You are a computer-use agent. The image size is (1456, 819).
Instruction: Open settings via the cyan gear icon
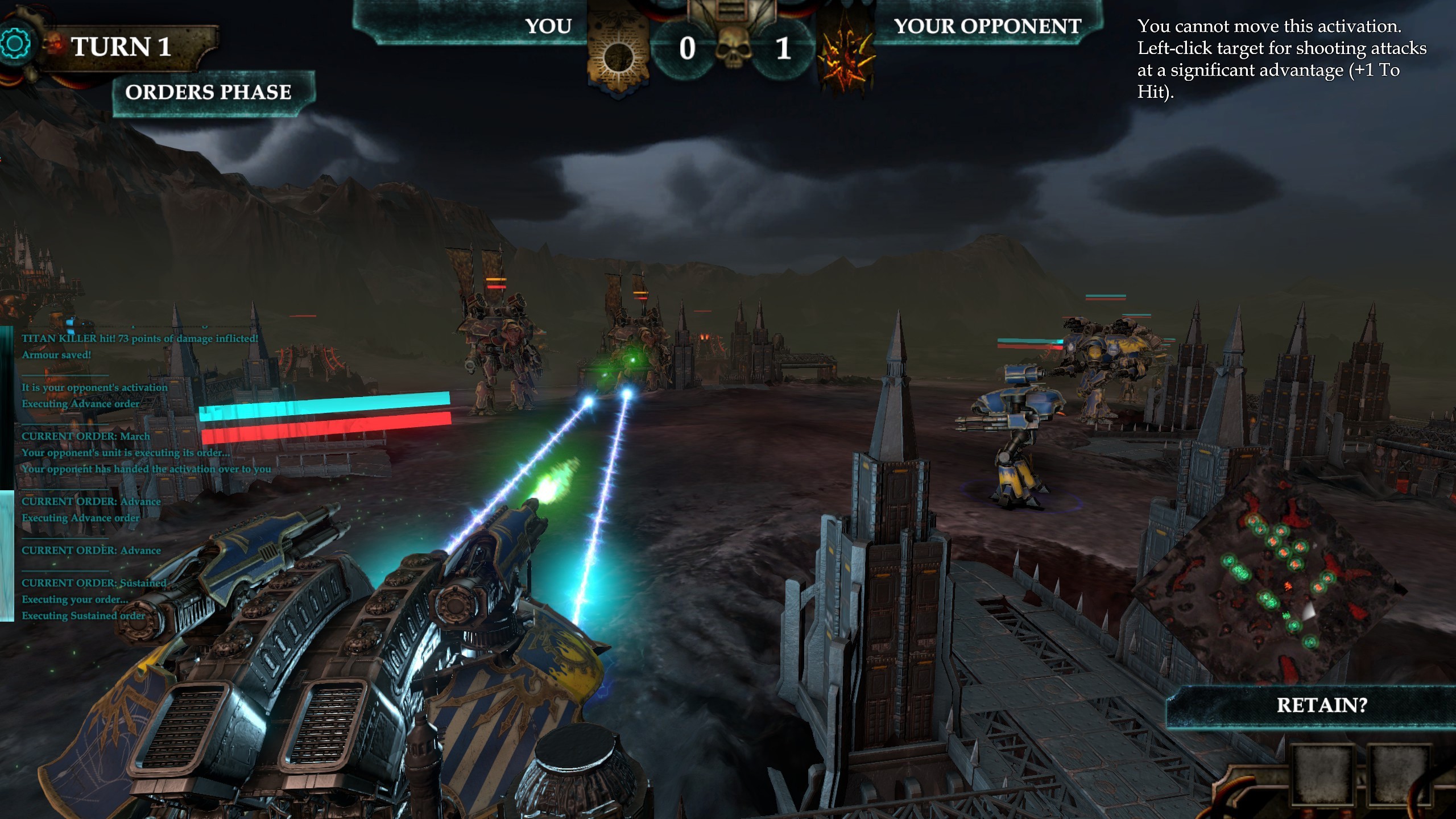tap(15, 44)
